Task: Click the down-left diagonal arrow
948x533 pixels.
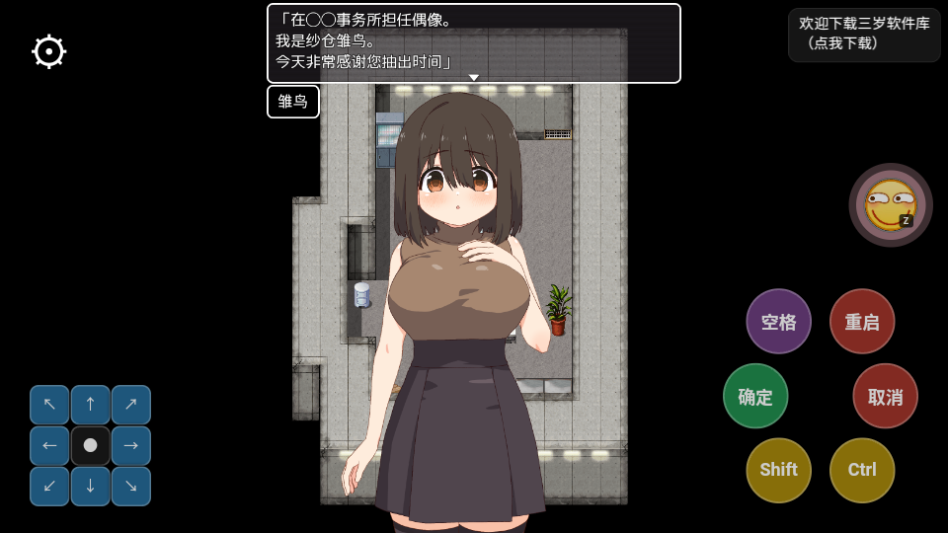Action: click(x=50, y=486)
